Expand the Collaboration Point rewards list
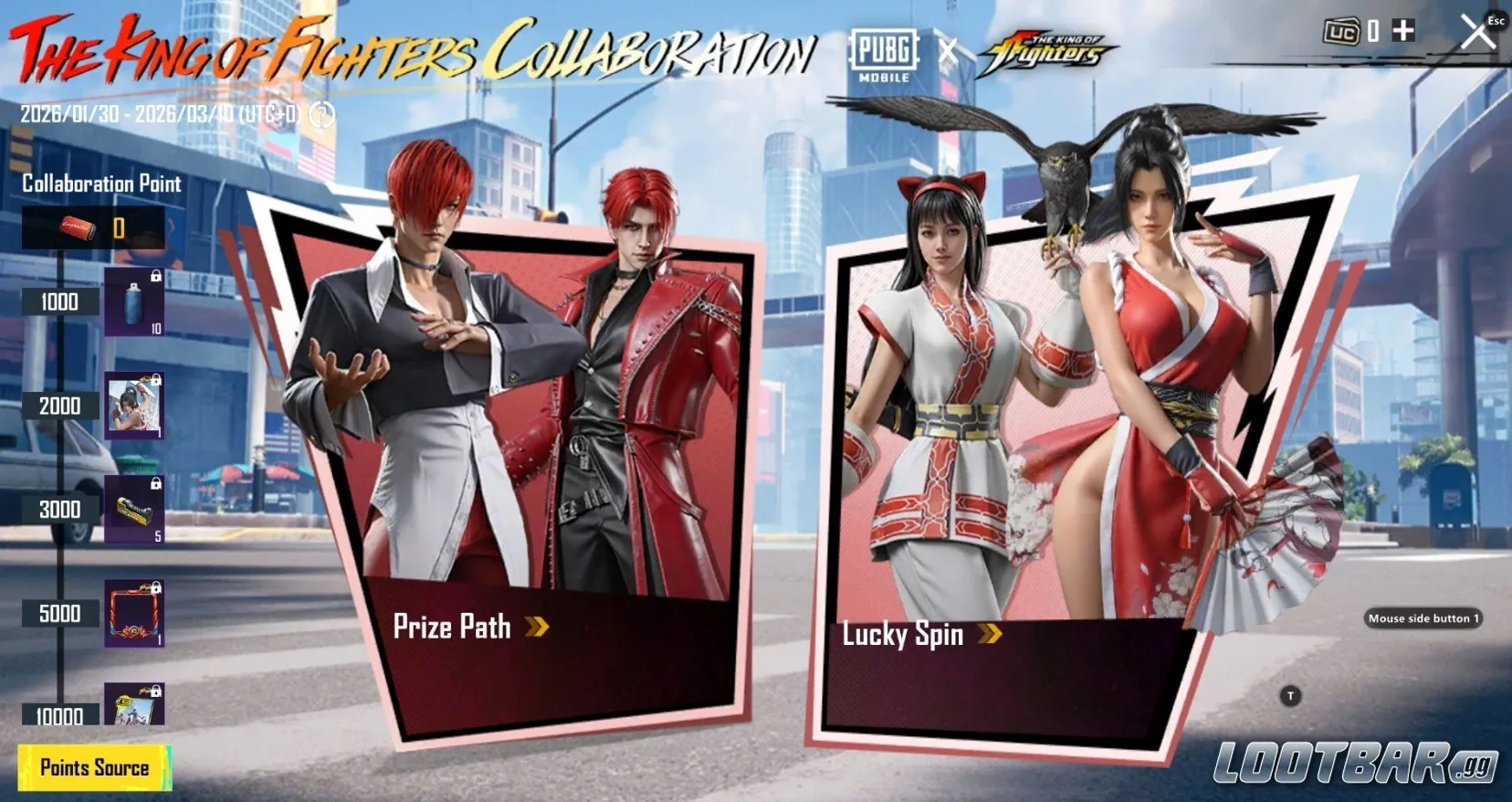This screenshot has width=1512, height=802. (x=100, y=185)
